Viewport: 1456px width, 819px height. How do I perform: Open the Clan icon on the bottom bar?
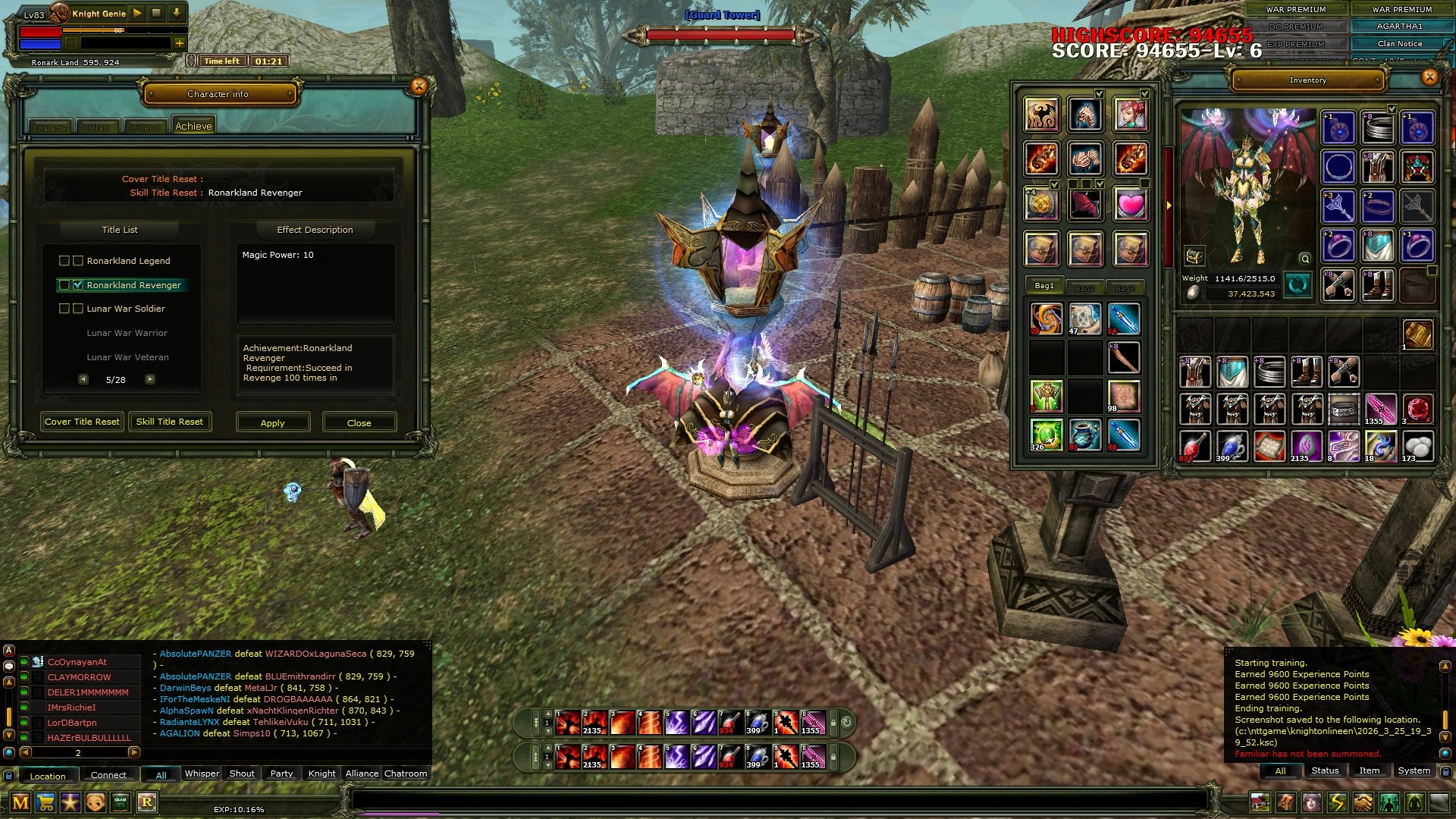point(120,803)
